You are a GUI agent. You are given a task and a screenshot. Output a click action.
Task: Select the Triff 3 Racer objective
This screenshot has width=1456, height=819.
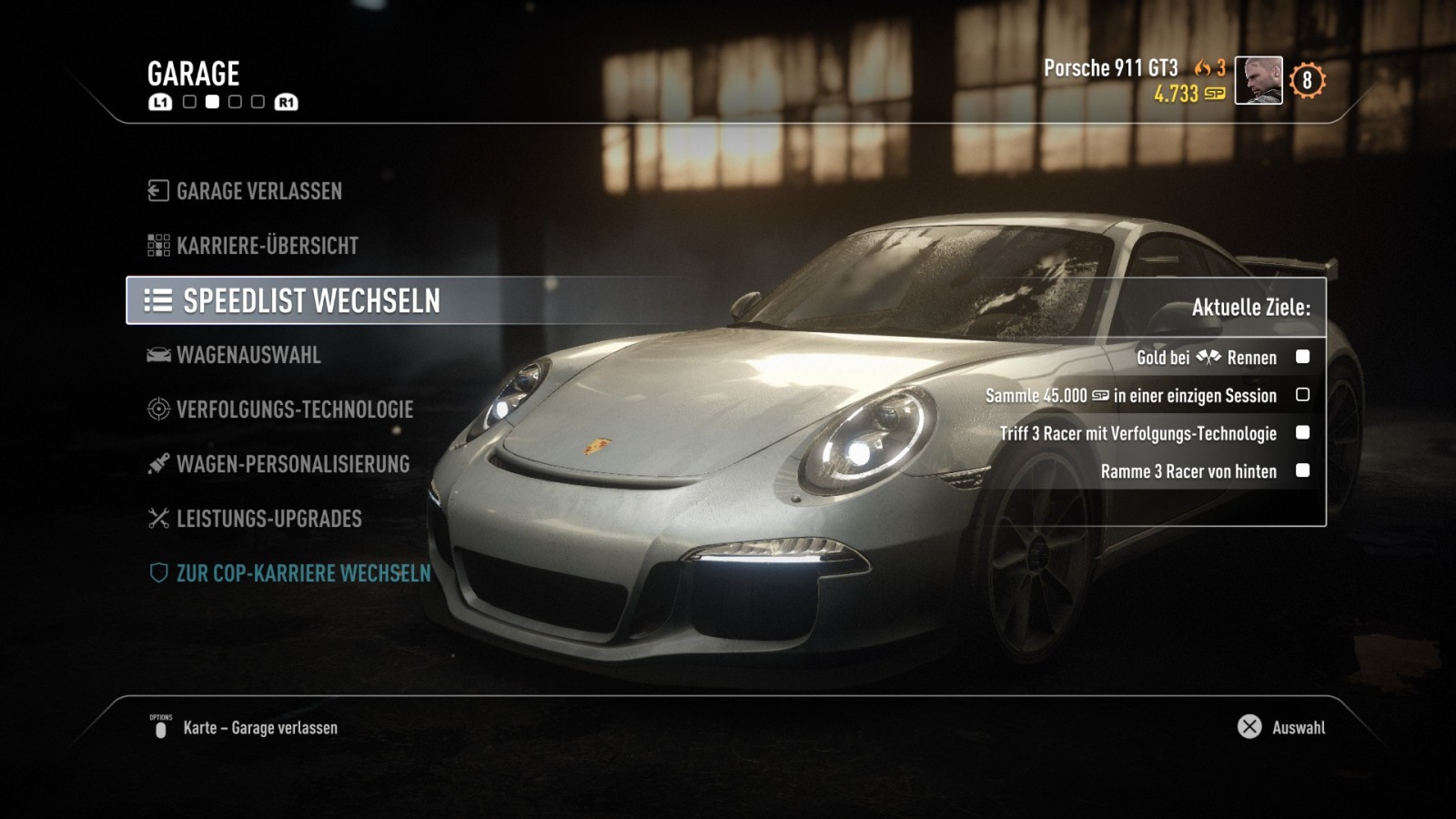click(x=1137, y=433)
